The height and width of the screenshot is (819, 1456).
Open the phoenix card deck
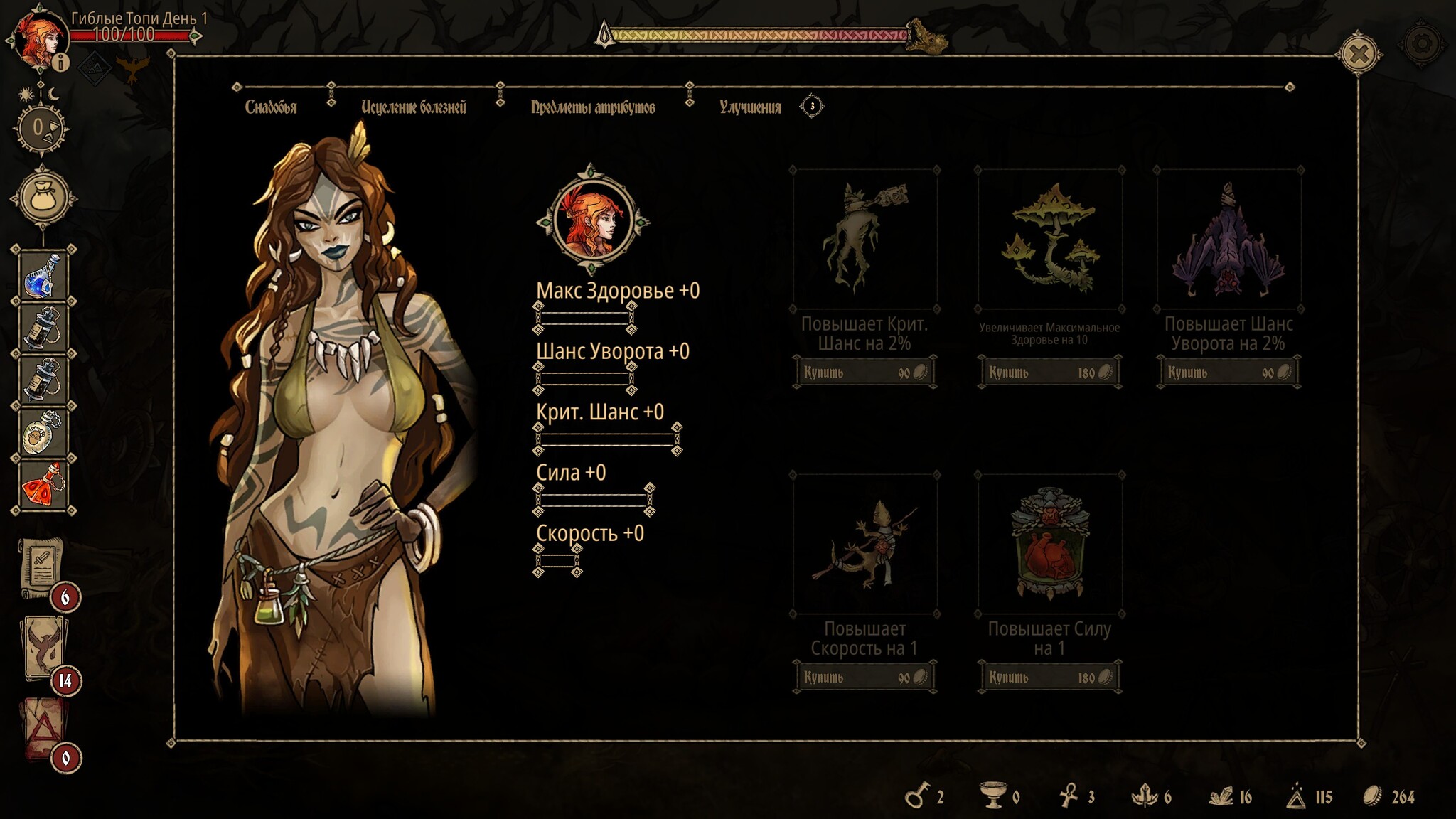point(45,648)
